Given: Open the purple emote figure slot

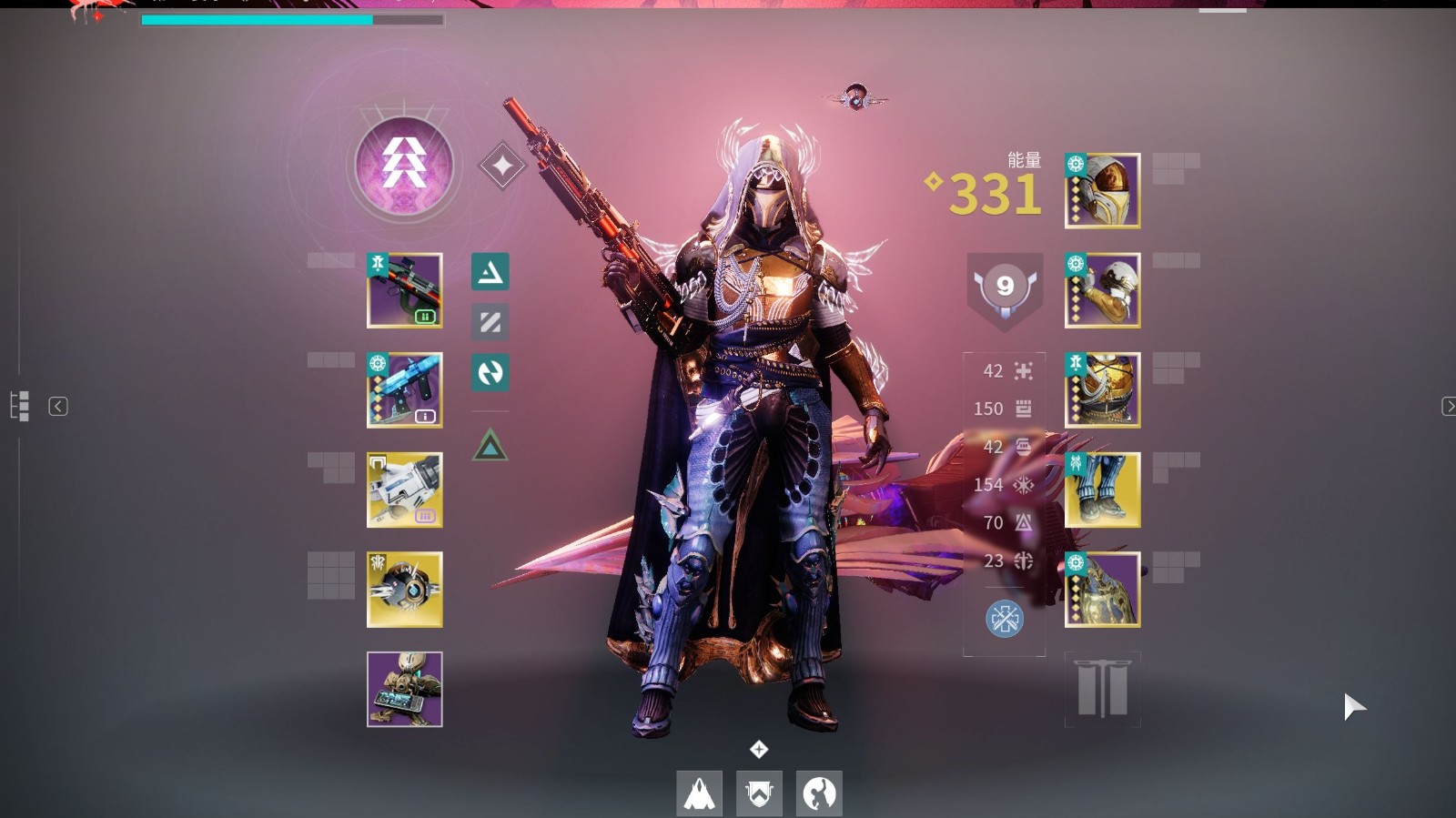Looking at the screenshot, I should pos(405,689).
